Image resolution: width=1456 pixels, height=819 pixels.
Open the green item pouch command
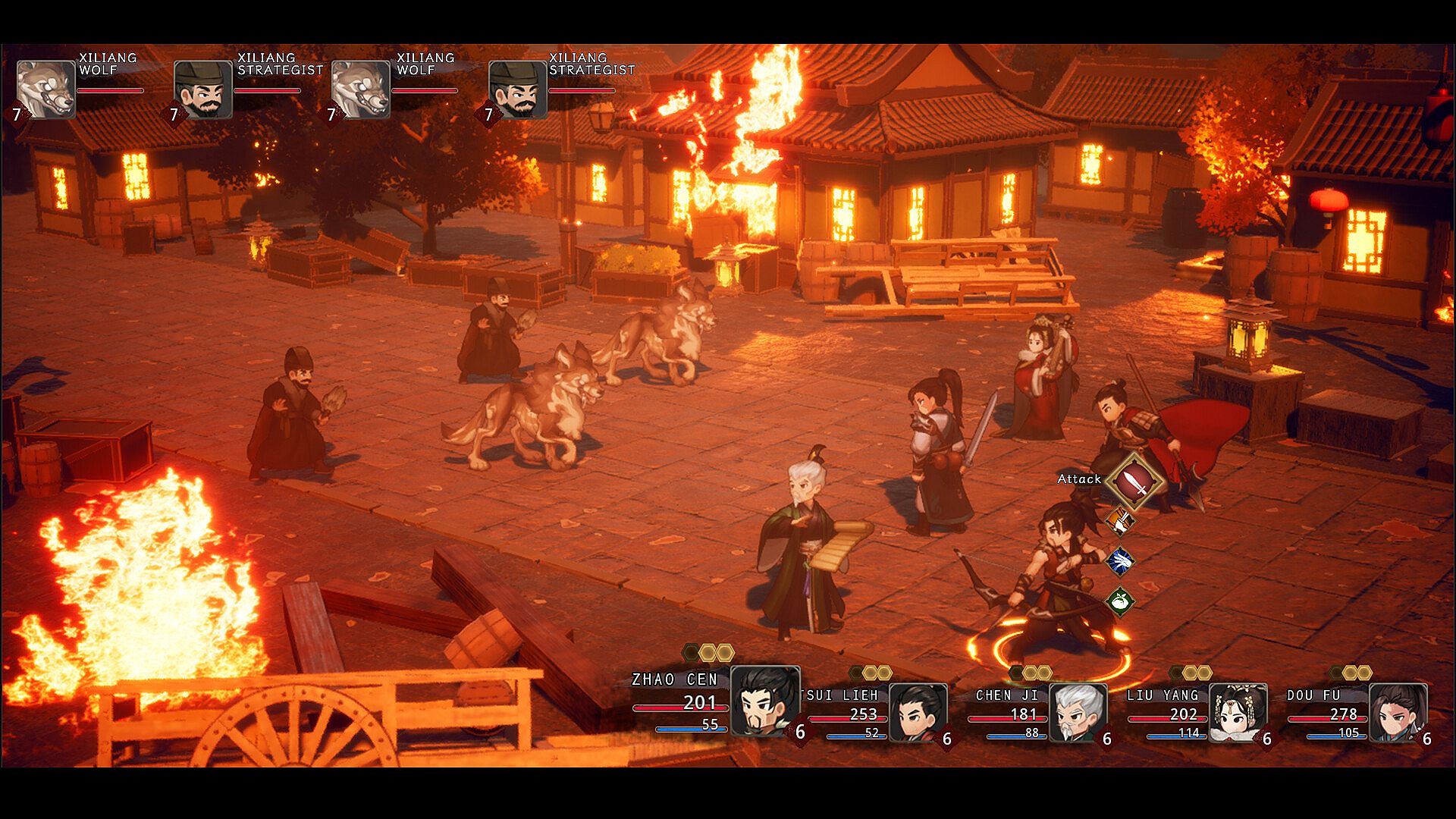[x=1120, y=602]
